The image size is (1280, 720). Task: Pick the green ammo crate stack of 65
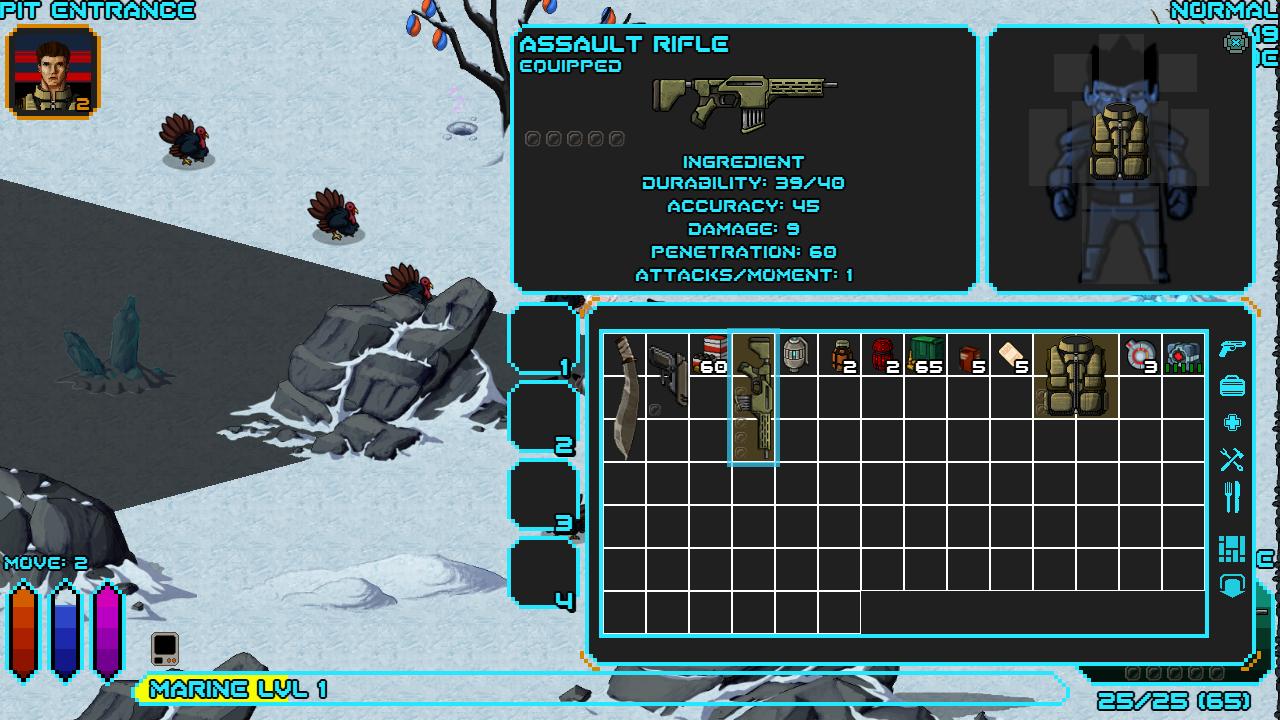coord(926,355)
